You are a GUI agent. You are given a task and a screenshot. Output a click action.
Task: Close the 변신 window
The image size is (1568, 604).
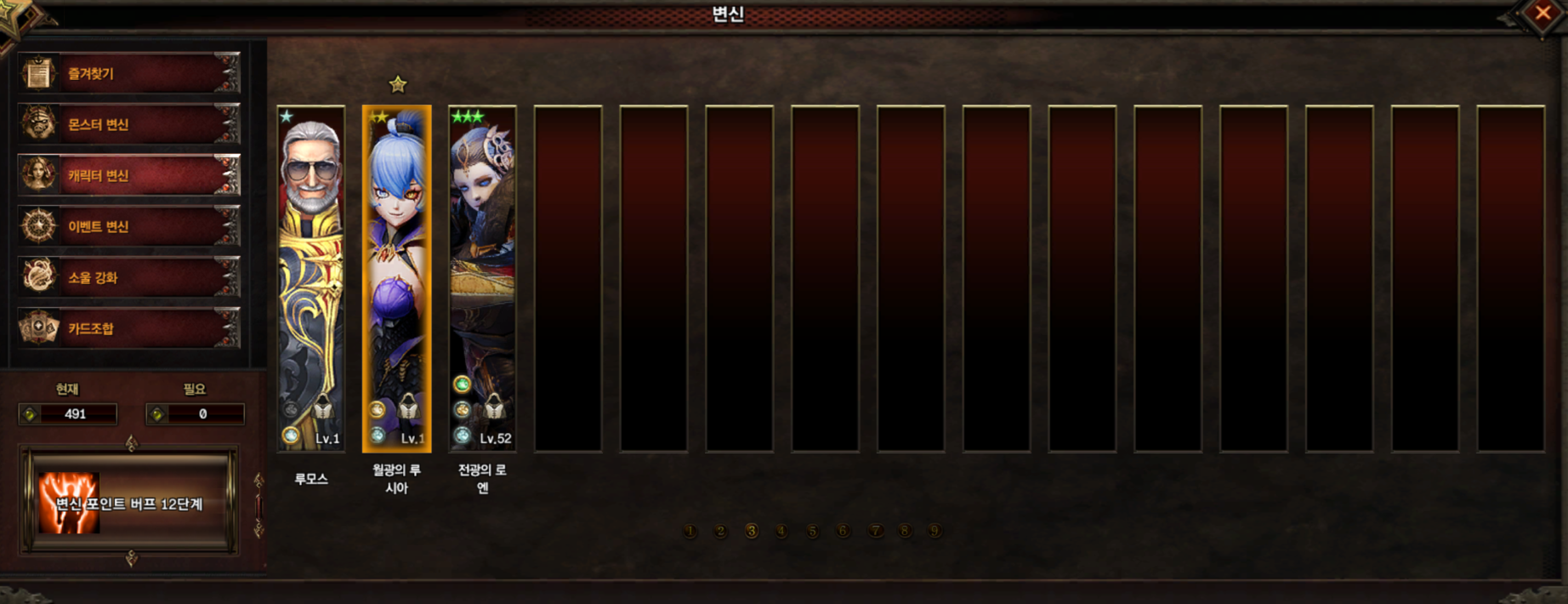(1542, 13)
